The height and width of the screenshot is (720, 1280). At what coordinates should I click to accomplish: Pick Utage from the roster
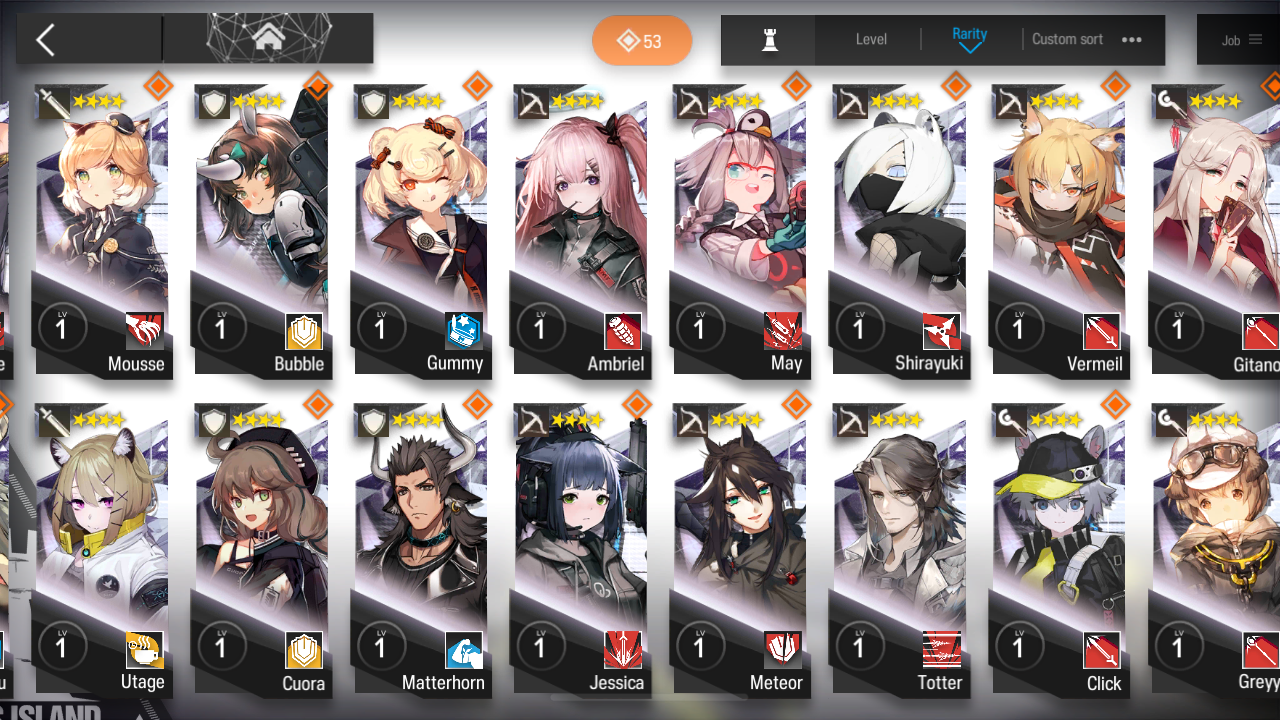click(100, 550)
